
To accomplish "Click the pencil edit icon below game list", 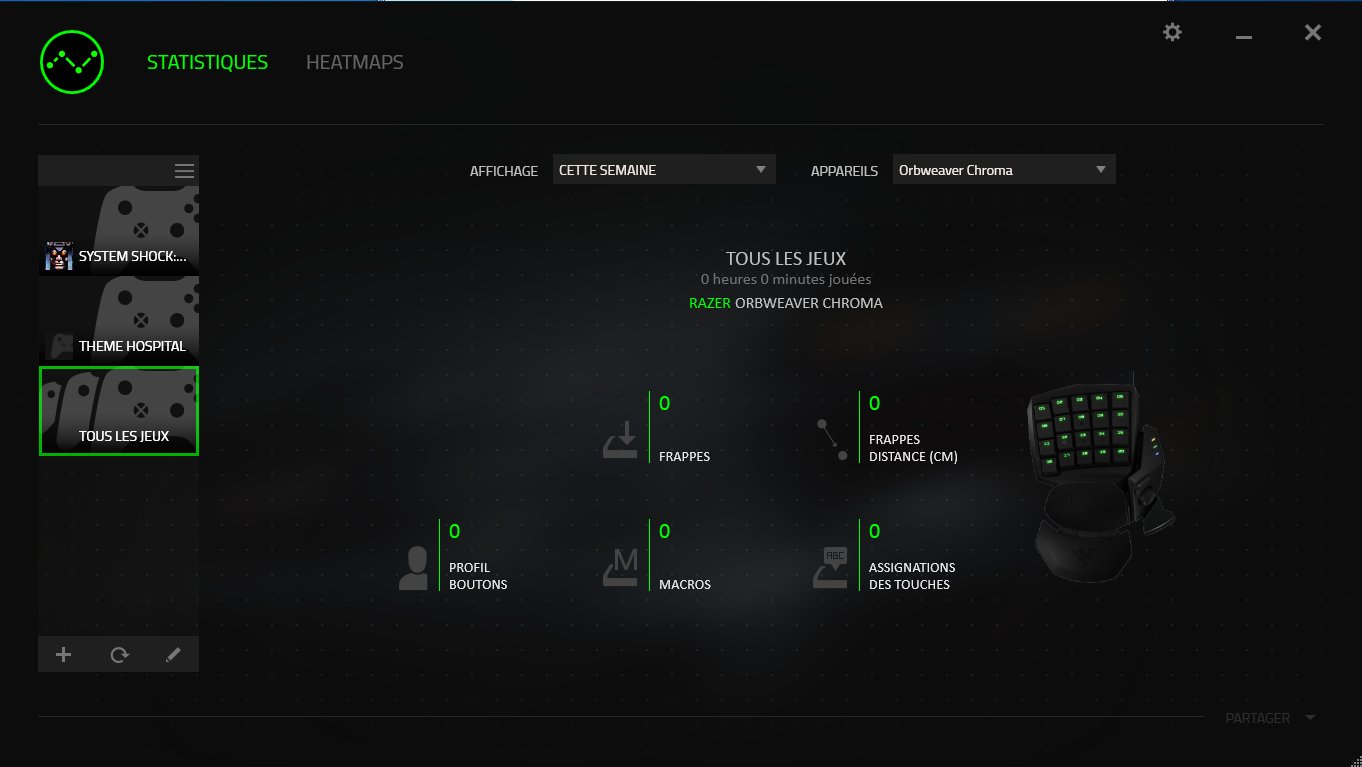I will point(172,654).
